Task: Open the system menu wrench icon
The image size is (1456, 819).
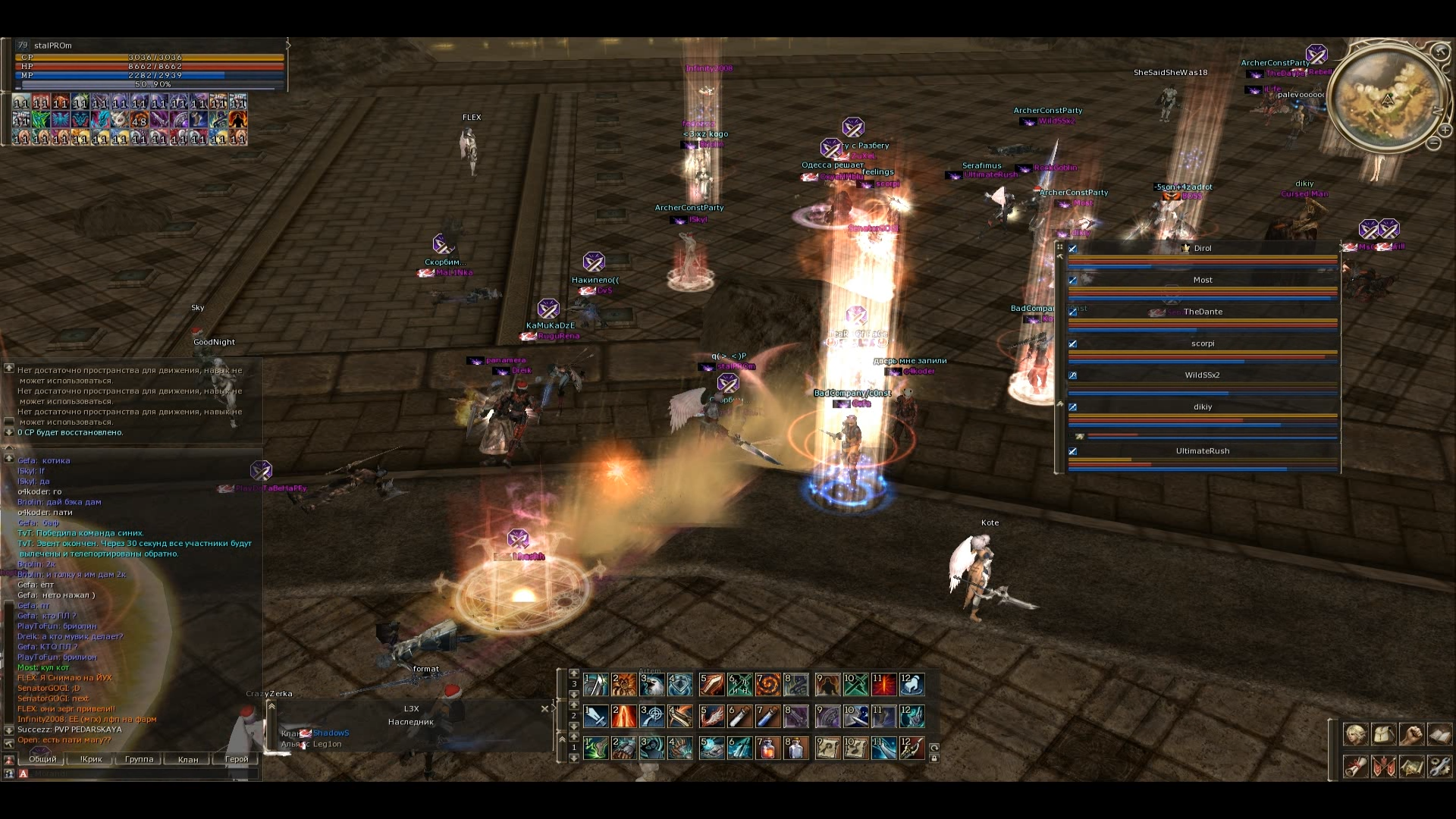Action: click(x=1439, y=767)
